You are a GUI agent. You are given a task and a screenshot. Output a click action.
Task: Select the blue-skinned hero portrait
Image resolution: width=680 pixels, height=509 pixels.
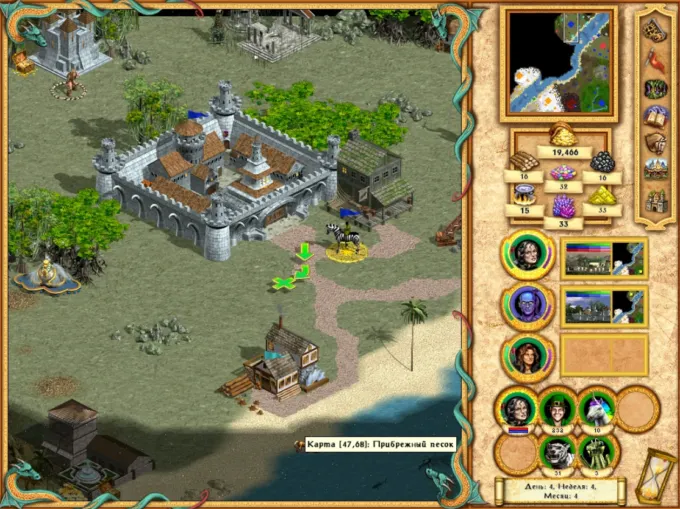tap(526, 303)
